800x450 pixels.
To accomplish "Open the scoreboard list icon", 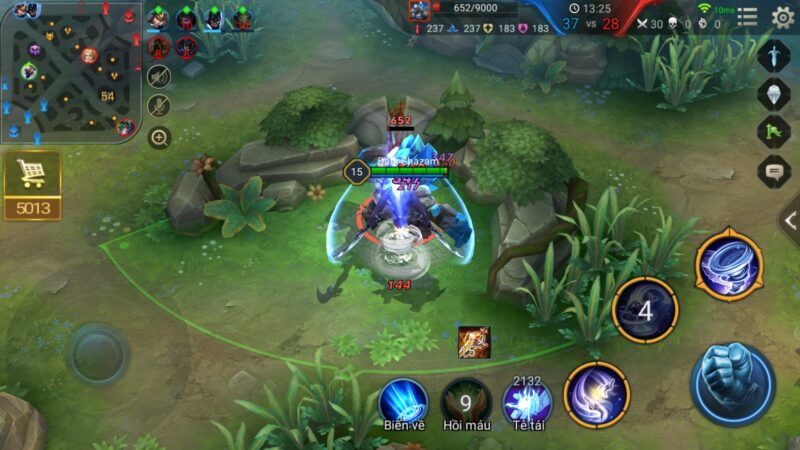I will pyautogui.click(x=747, y=16).
